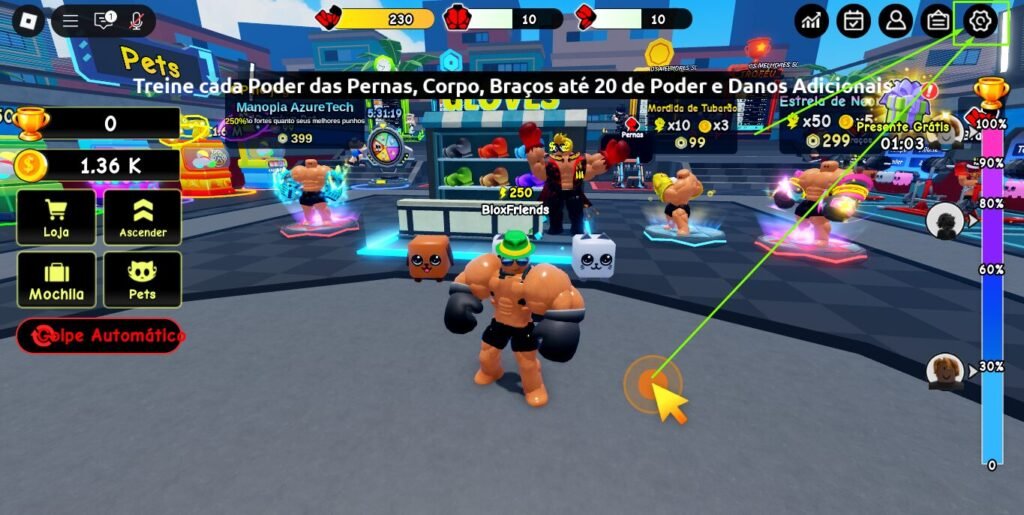Open the Roblox hamburger menu
The image size is (1024, 515).
(x=70, y=20)
